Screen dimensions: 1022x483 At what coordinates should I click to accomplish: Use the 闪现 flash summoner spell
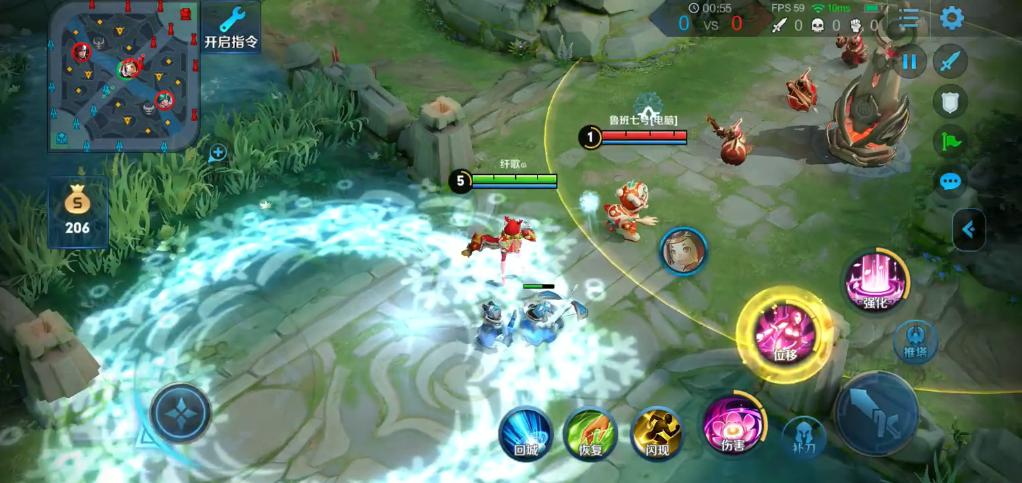[656, 431]
